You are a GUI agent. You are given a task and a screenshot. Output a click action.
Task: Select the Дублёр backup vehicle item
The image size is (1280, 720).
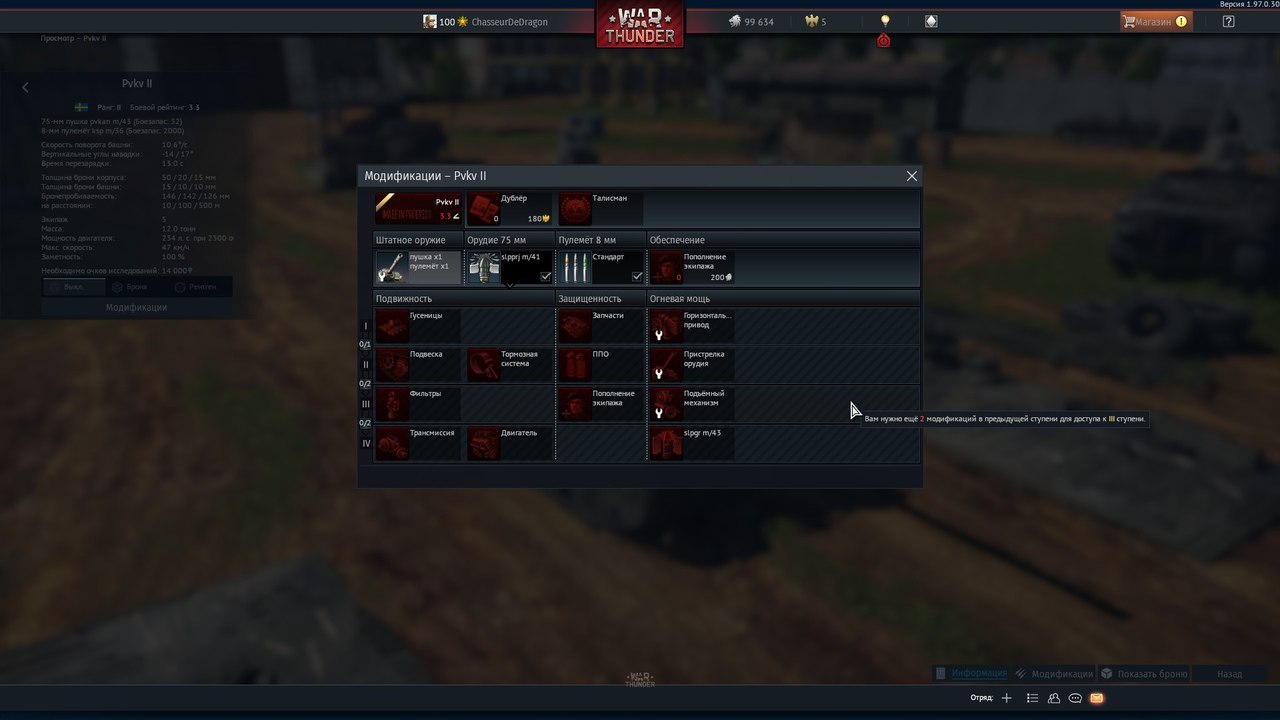[509, 209]
